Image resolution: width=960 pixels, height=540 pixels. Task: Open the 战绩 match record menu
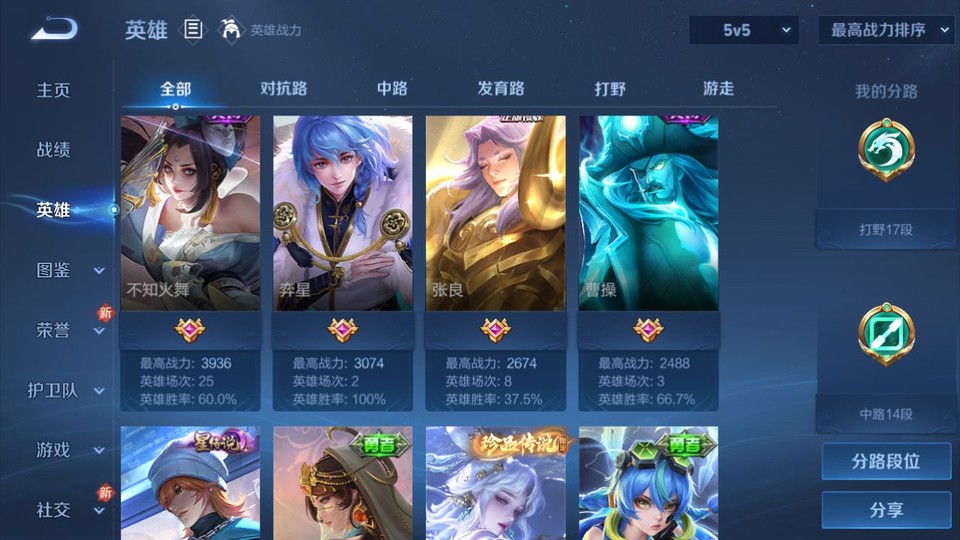tap(54, 150)
